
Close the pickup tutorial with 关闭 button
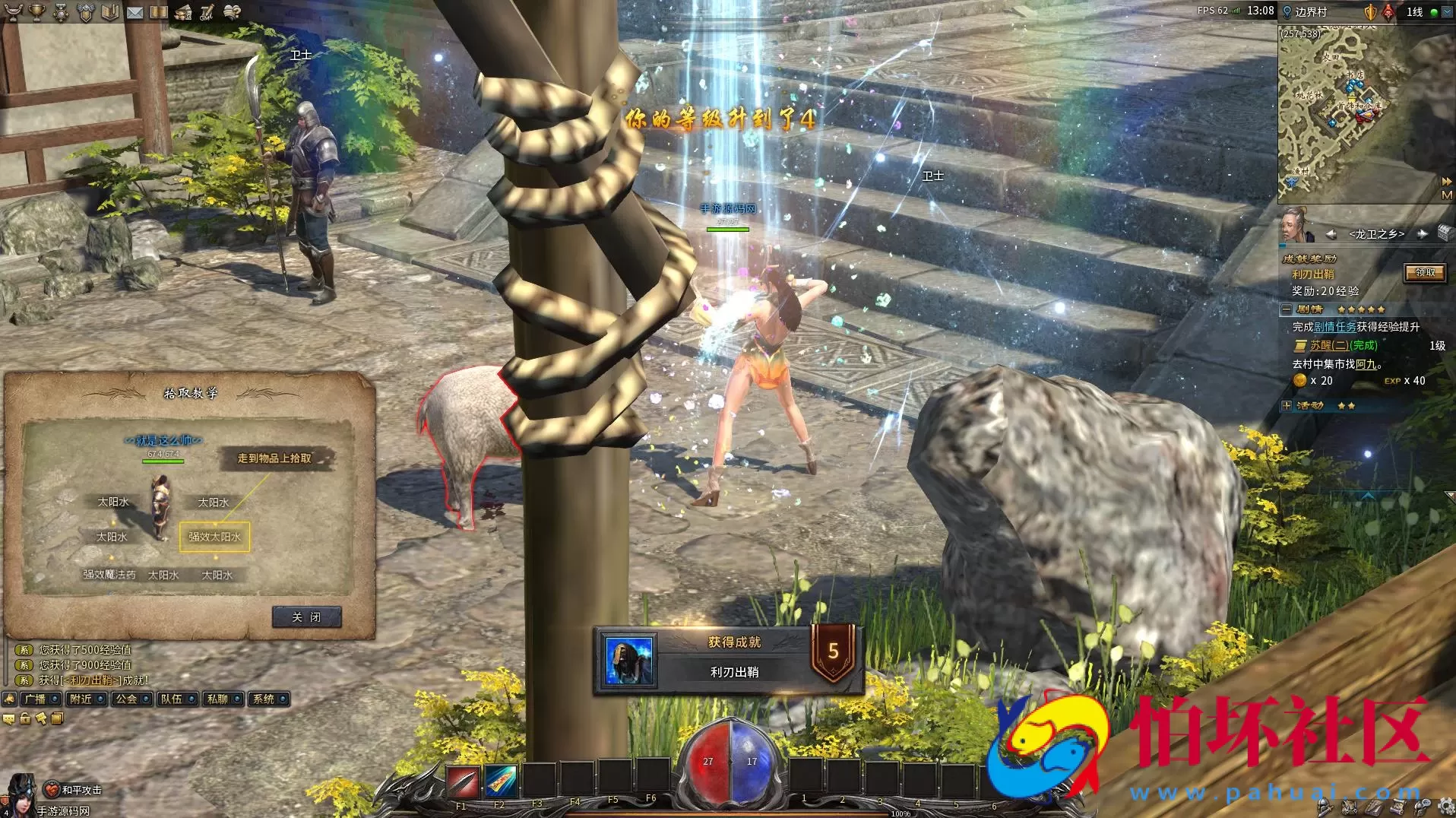(306, 617)
